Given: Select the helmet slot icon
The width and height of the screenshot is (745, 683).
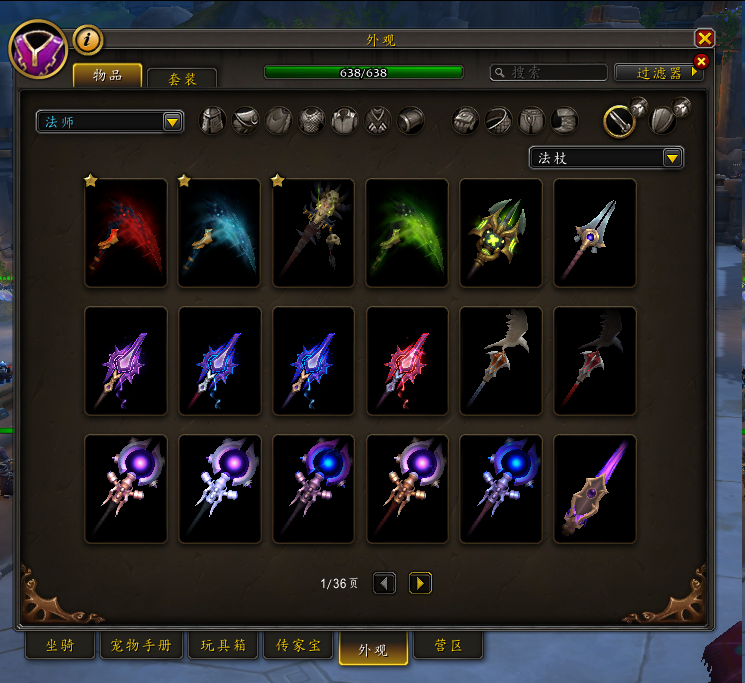Looking at the screenshot, I should (213, 122).
